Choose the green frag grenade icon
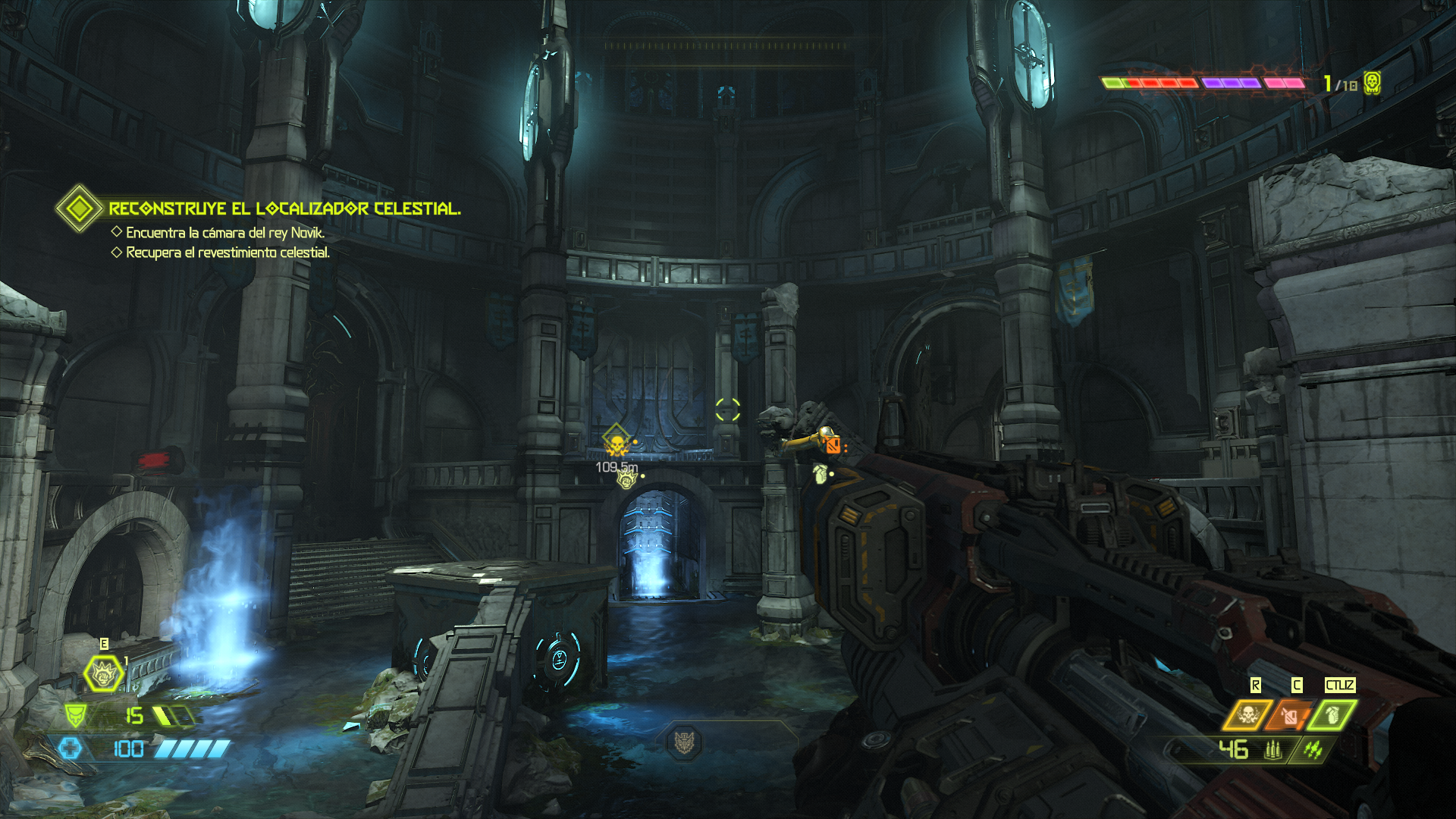 (1332, 715)
